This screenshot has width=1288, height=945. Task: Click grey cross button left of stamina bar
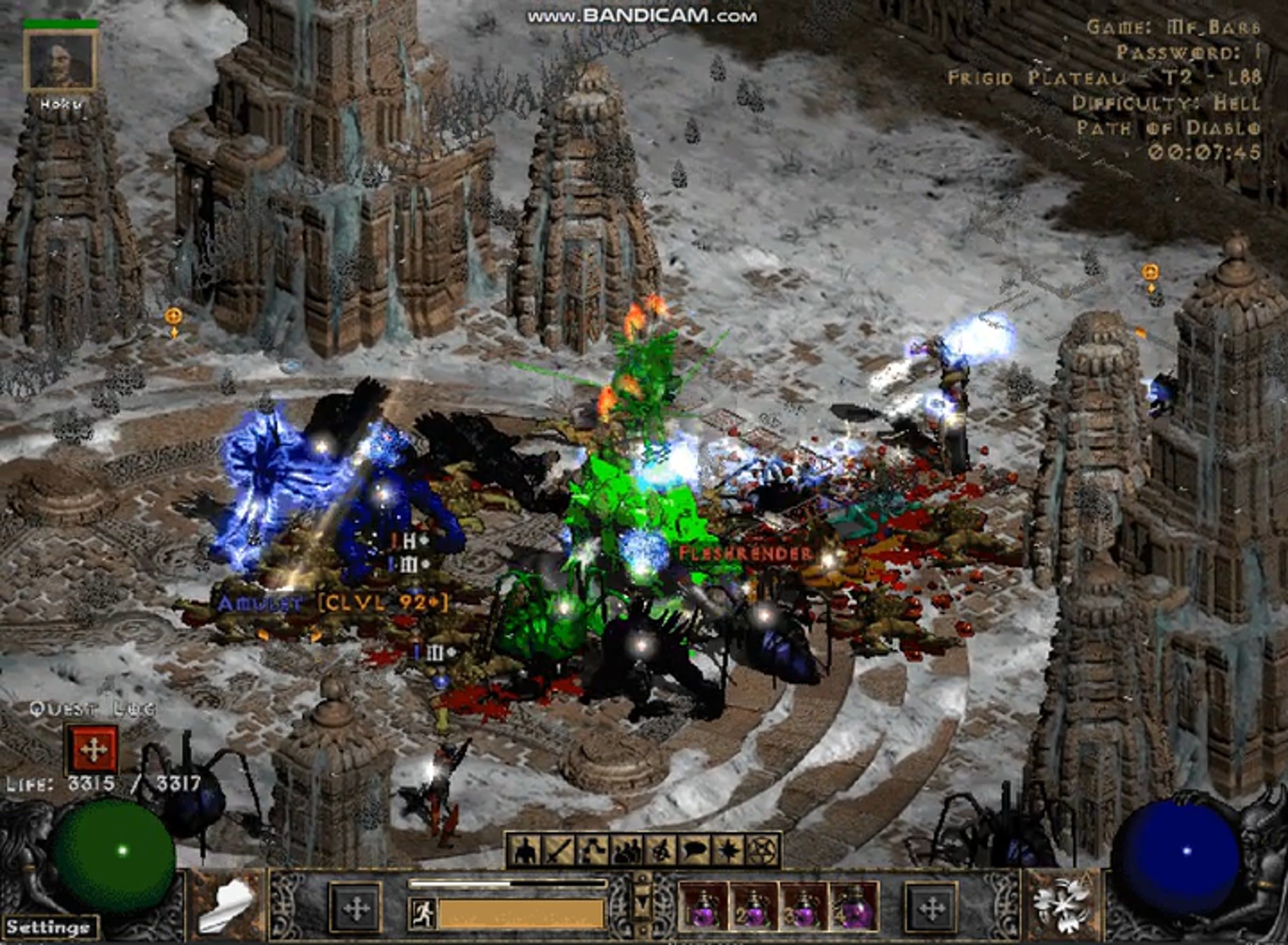coord(355,908)
